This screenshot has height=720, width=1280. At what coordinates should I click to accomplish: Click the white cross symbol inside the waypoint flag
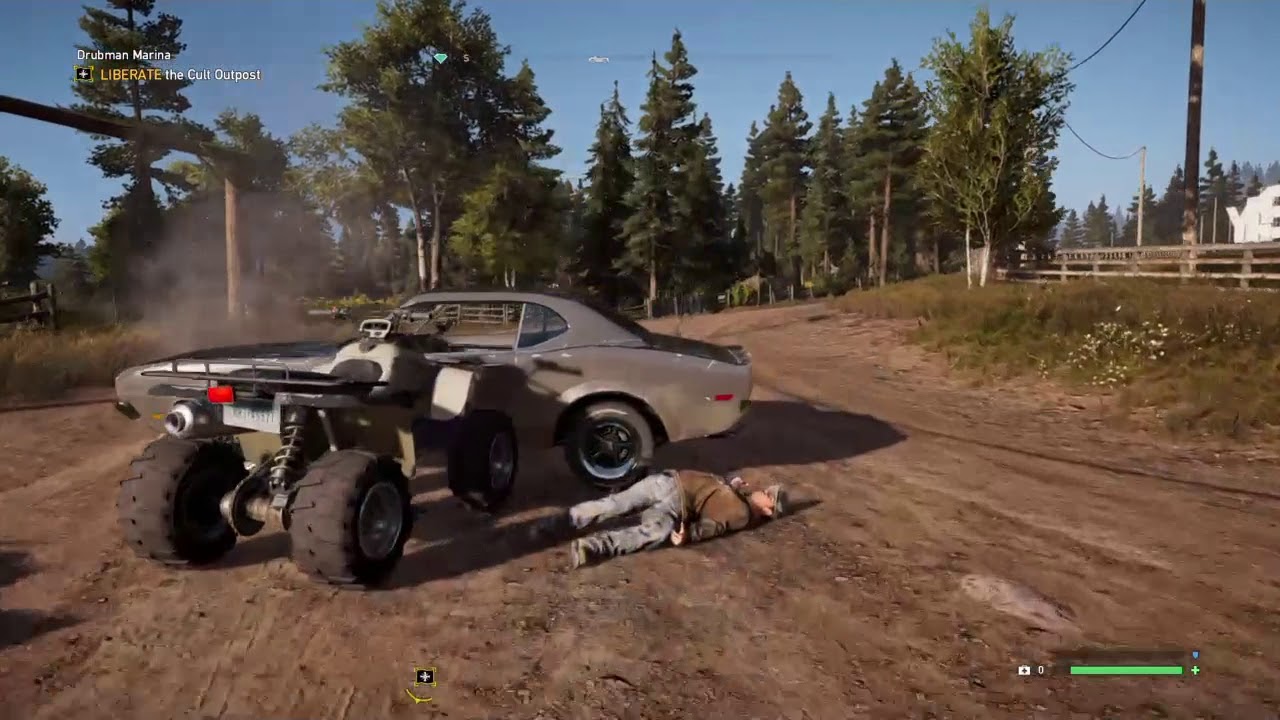(x=424, y=675)
